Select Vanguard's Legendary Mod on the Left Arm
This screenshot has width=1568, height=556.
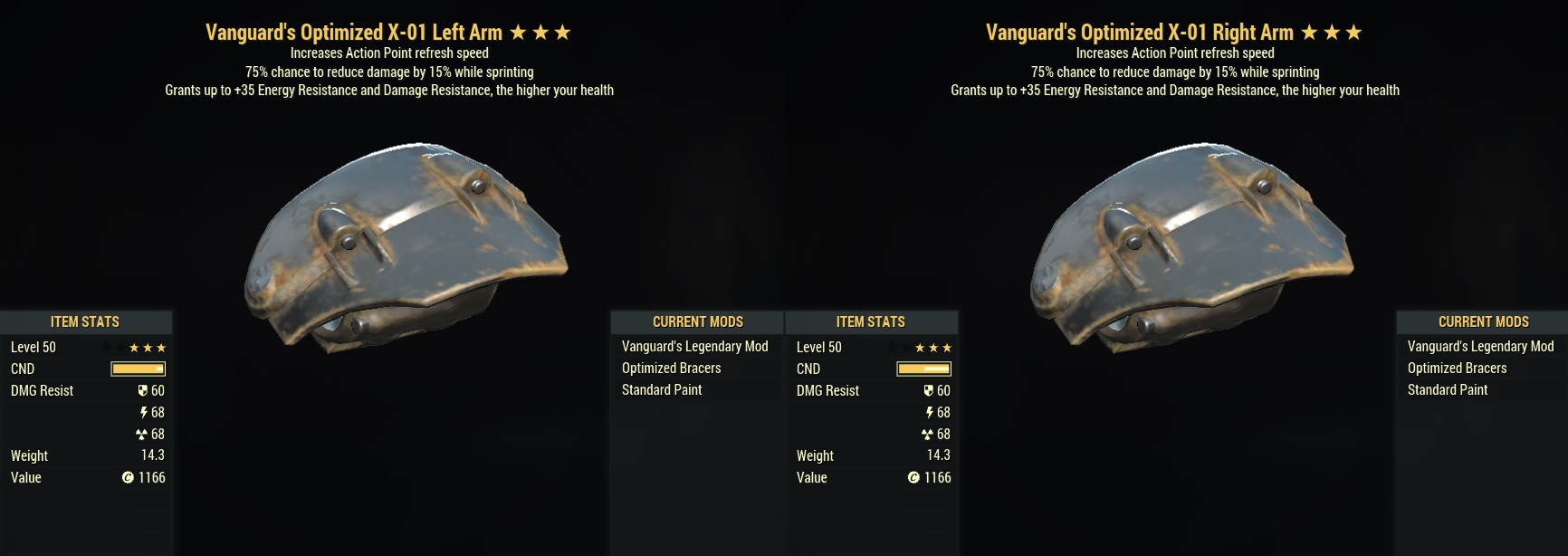tap(694, 347)
